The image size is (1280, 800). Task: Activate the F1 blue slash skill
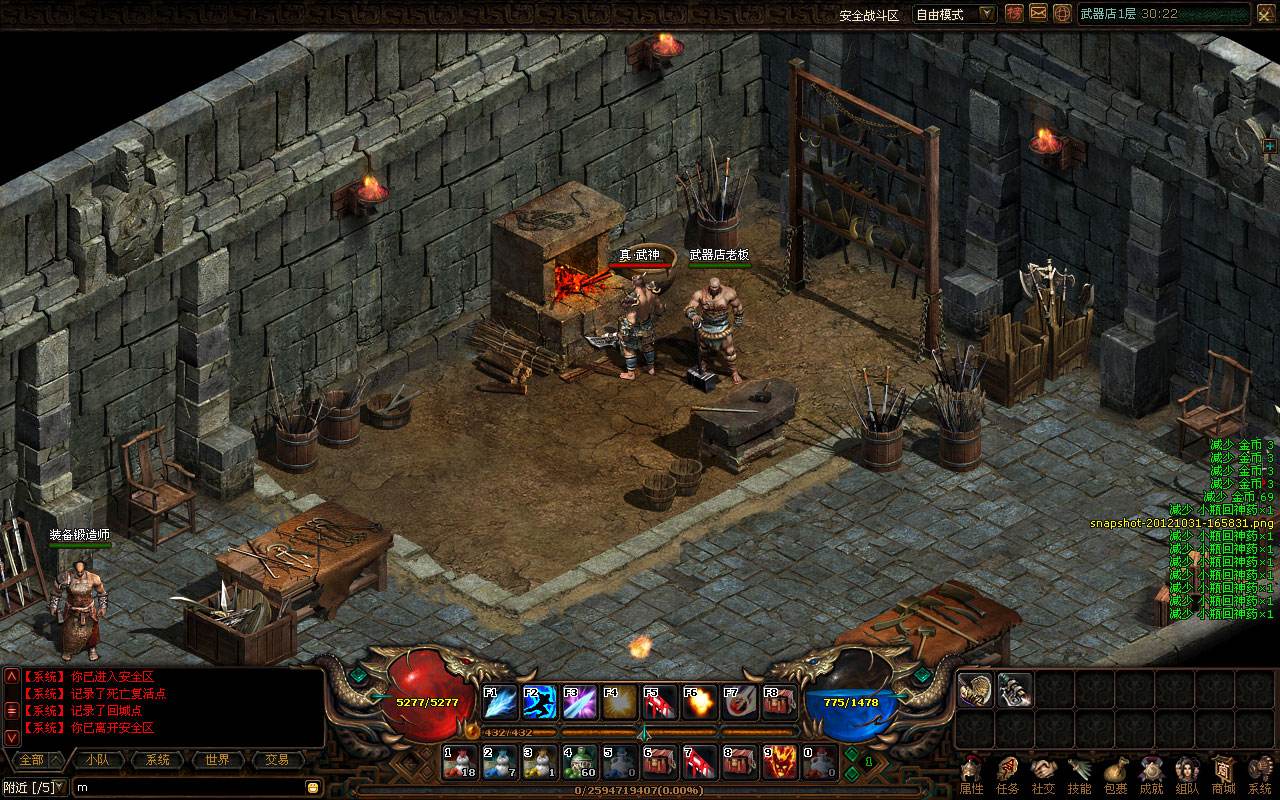(x=500, y=703)
